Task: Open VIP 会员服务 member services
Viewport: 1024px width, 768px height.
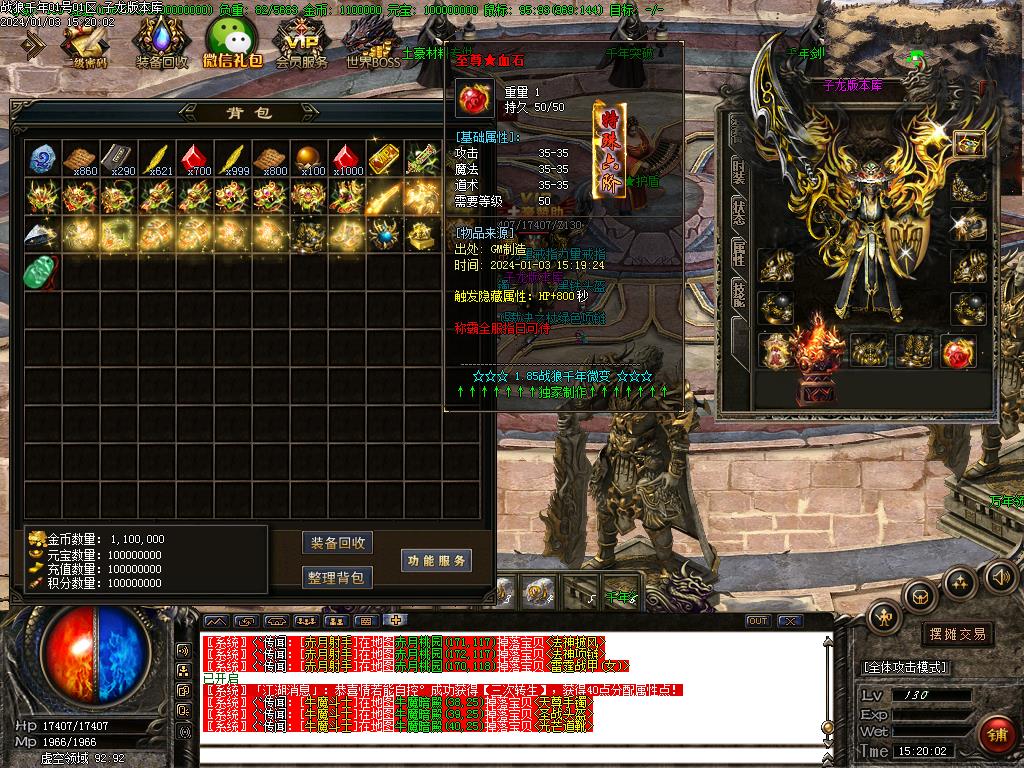Action: (301, 45)
